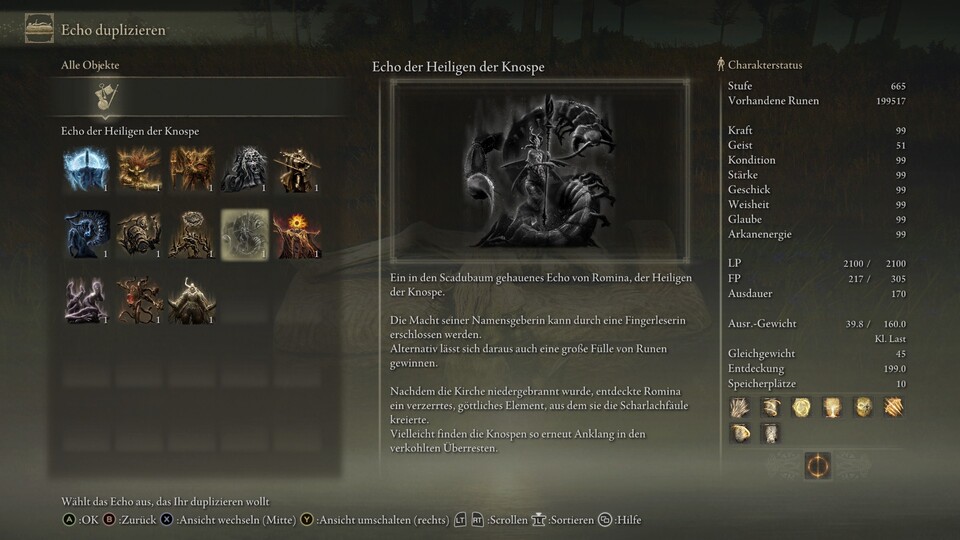960x540 pixels.
Task: Choose the thorny echo with red core
Action: pyautogui.click(x=137, y=300)
